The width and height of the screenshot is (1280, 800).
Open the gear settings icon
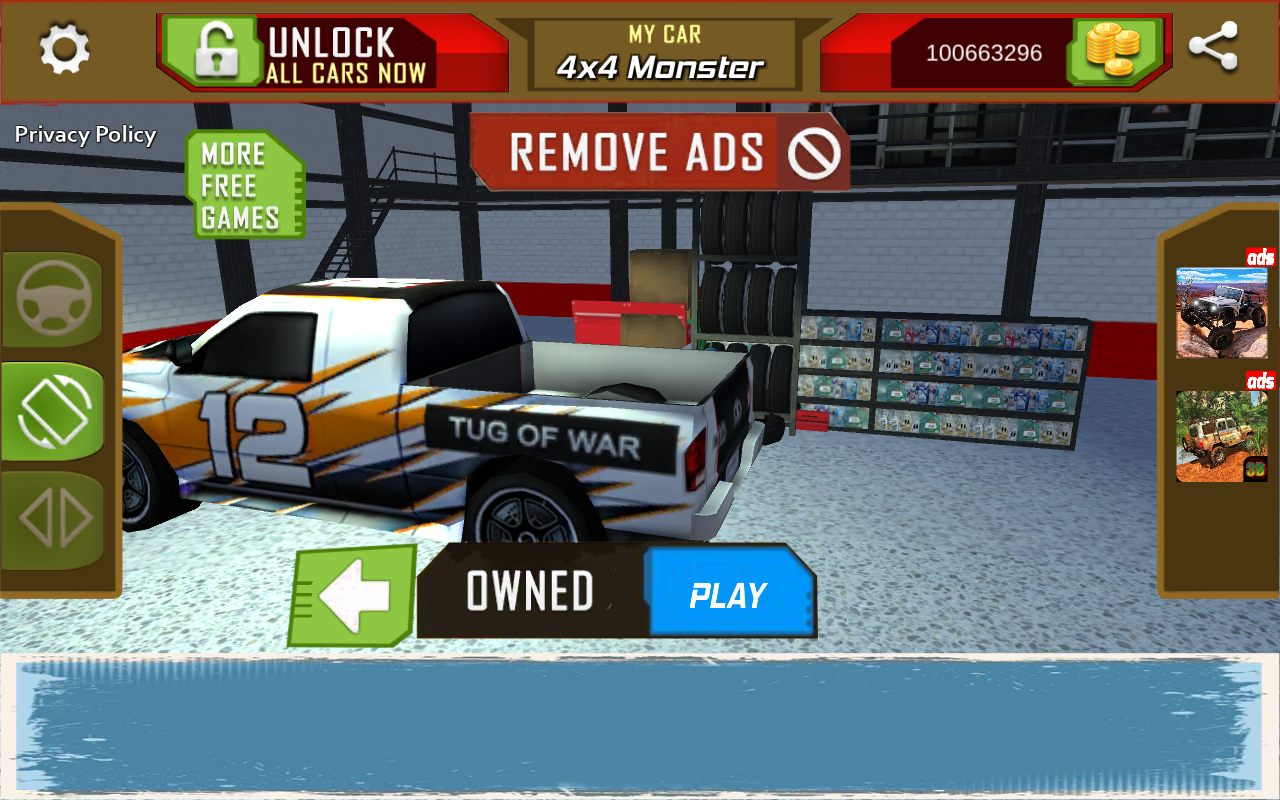(x=65, y=48)
